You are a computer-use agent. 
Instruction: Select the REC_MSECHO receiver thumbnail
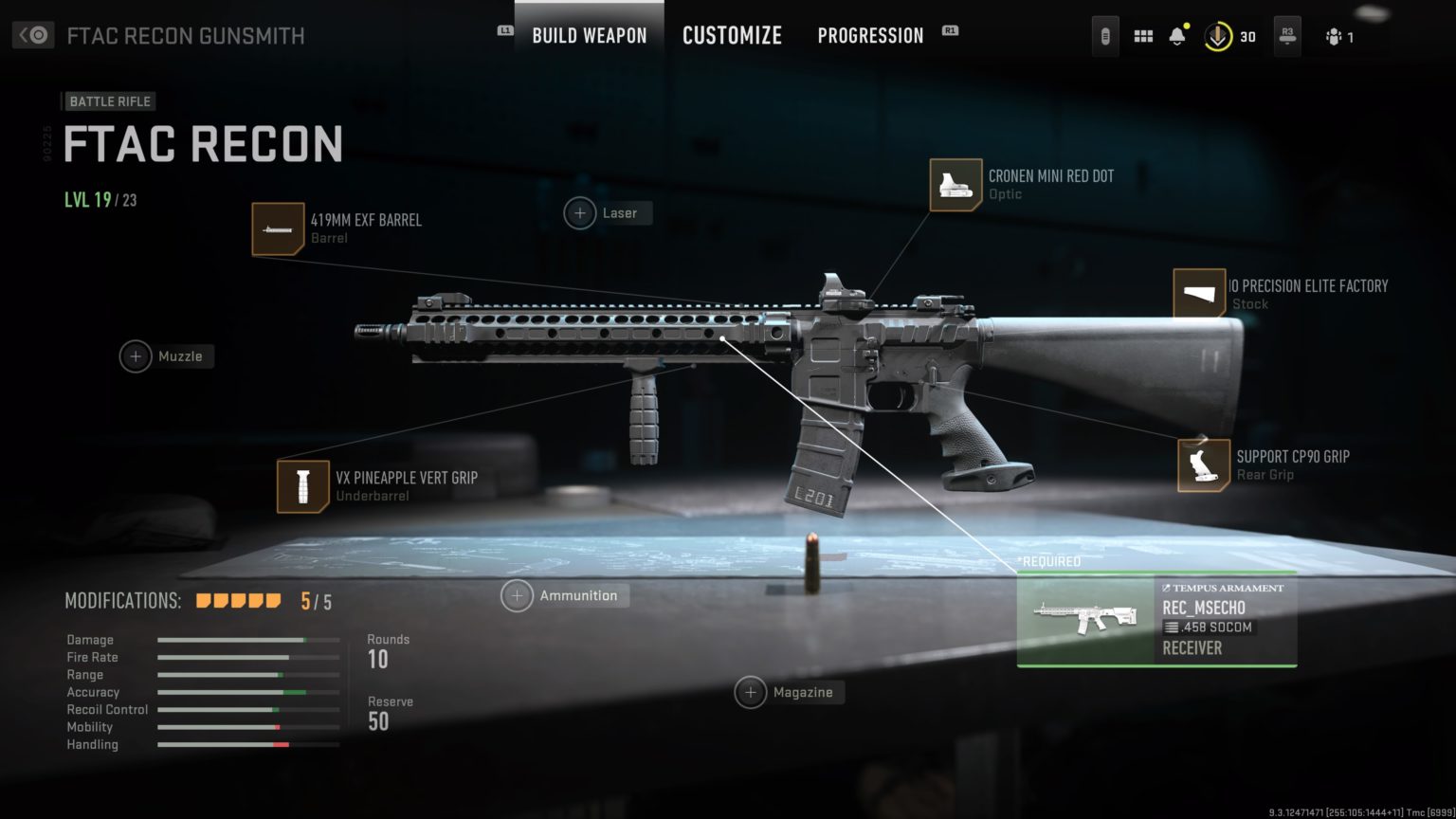1085,621
